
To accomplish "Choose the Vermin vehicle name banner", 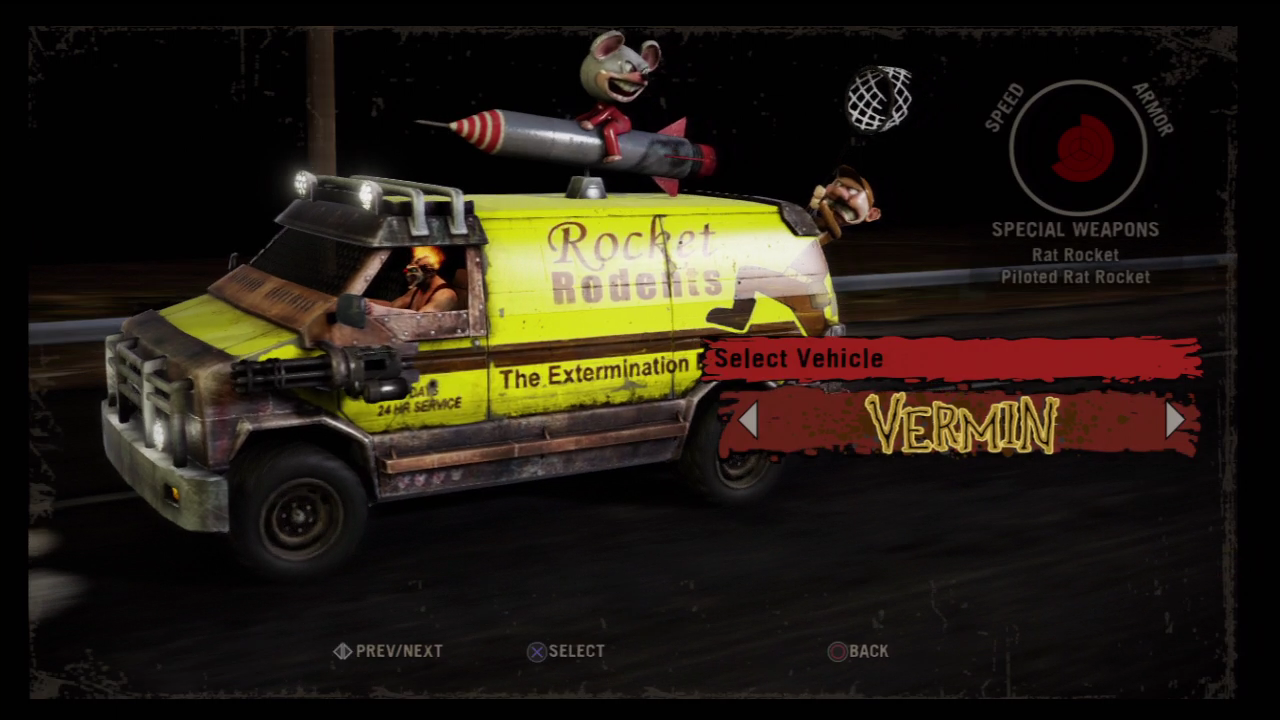I will coord(961,424).
